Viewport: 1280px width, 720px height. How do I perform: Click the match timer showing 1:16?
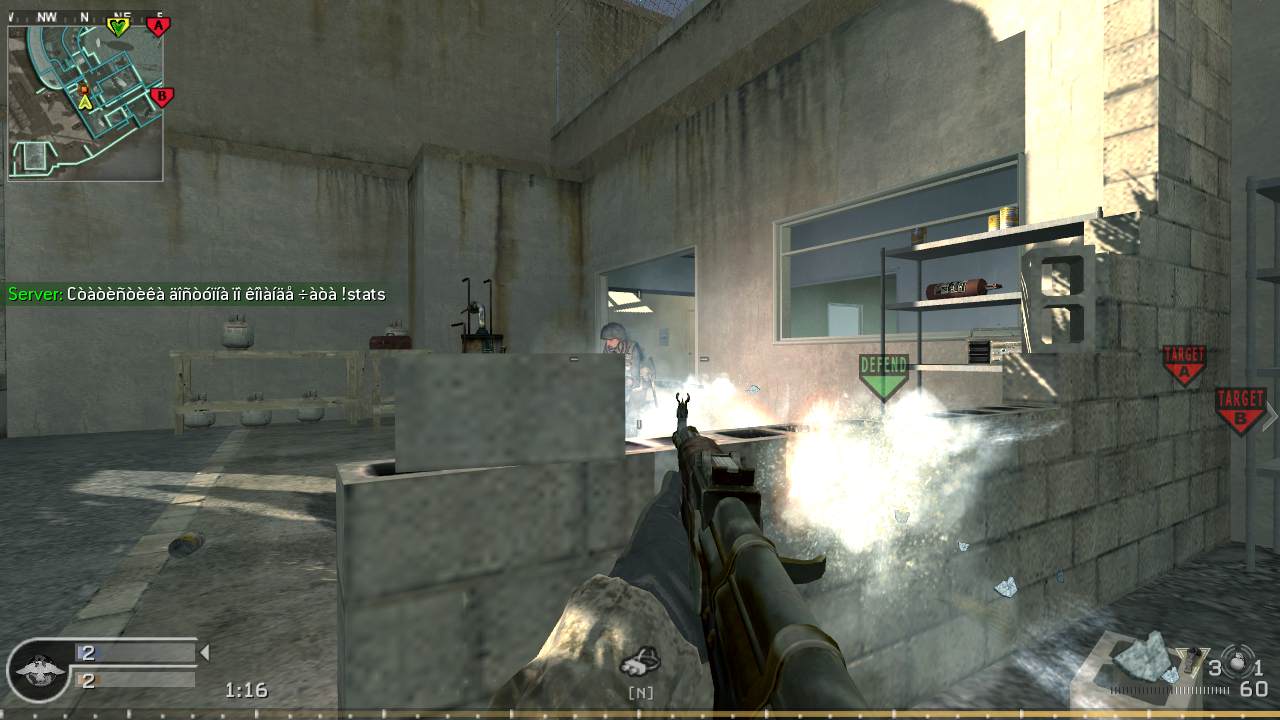tap(247, 690)
